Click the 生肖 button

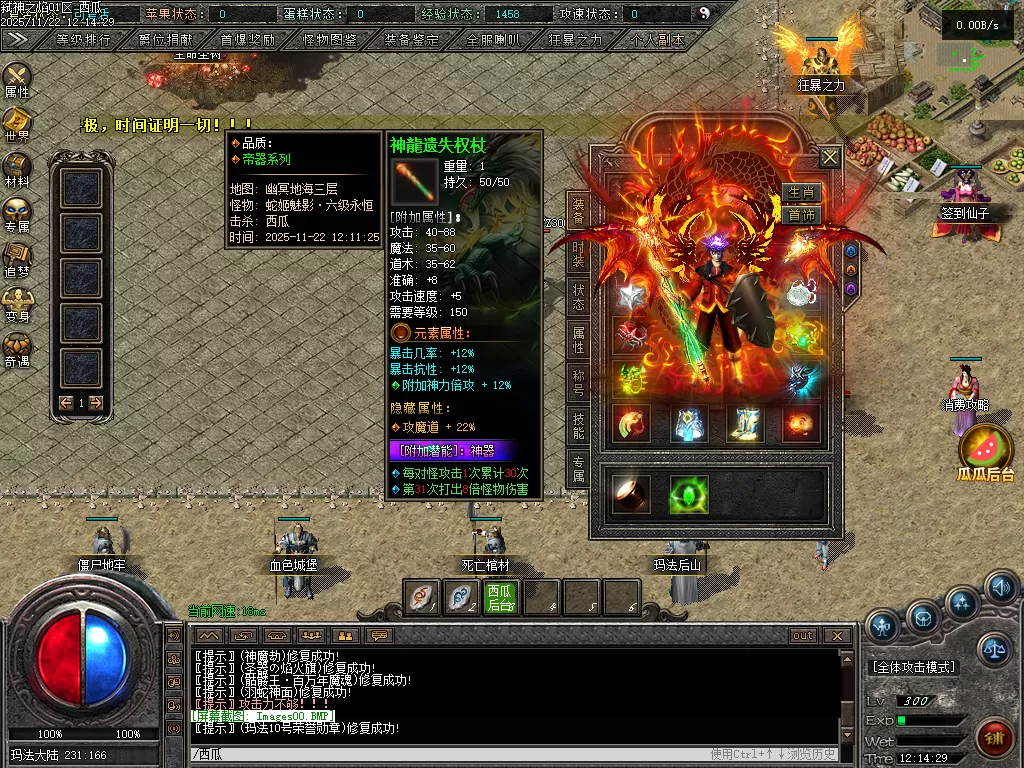click(x=802, y=192)
